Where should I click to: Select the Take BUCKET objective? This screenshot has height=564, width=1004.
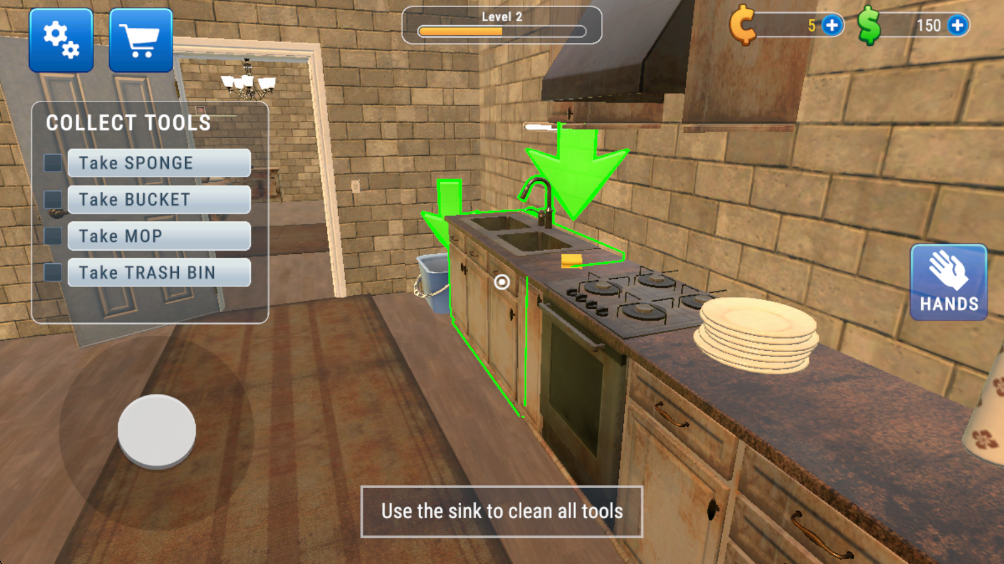point(159,200)
